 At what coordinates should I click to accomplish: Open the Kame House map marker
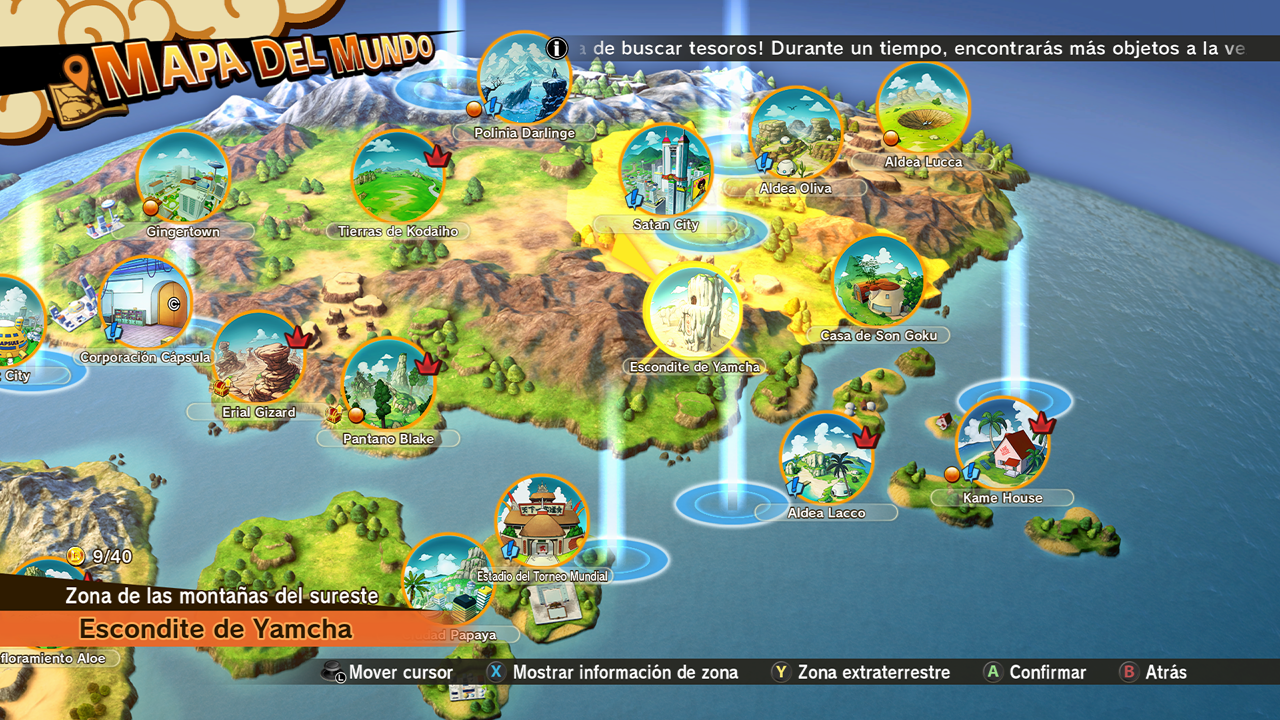[1002, 444]
